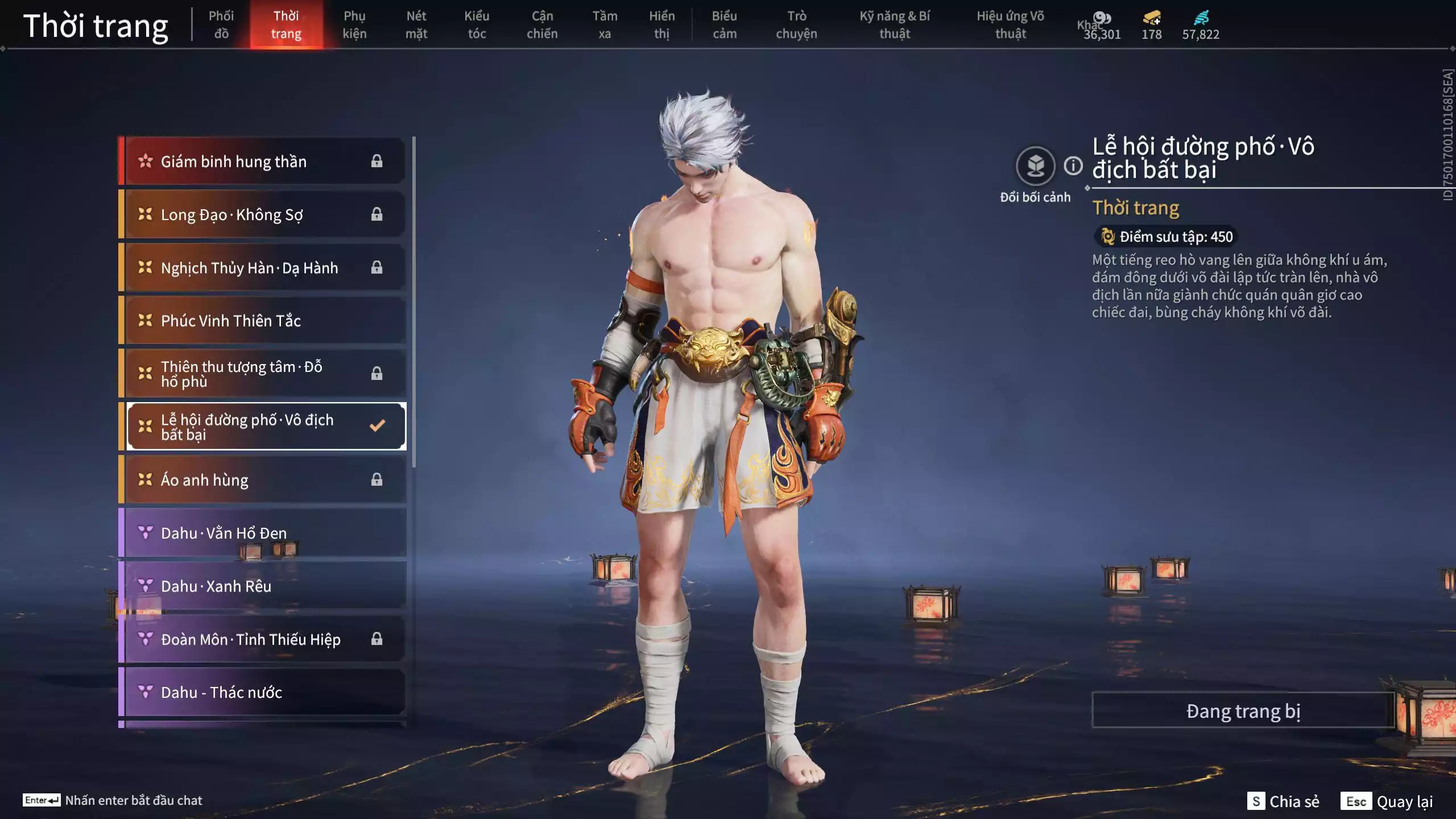
Task: Click the Đổi bối cảnh background button
Action: coord(1035,166)
